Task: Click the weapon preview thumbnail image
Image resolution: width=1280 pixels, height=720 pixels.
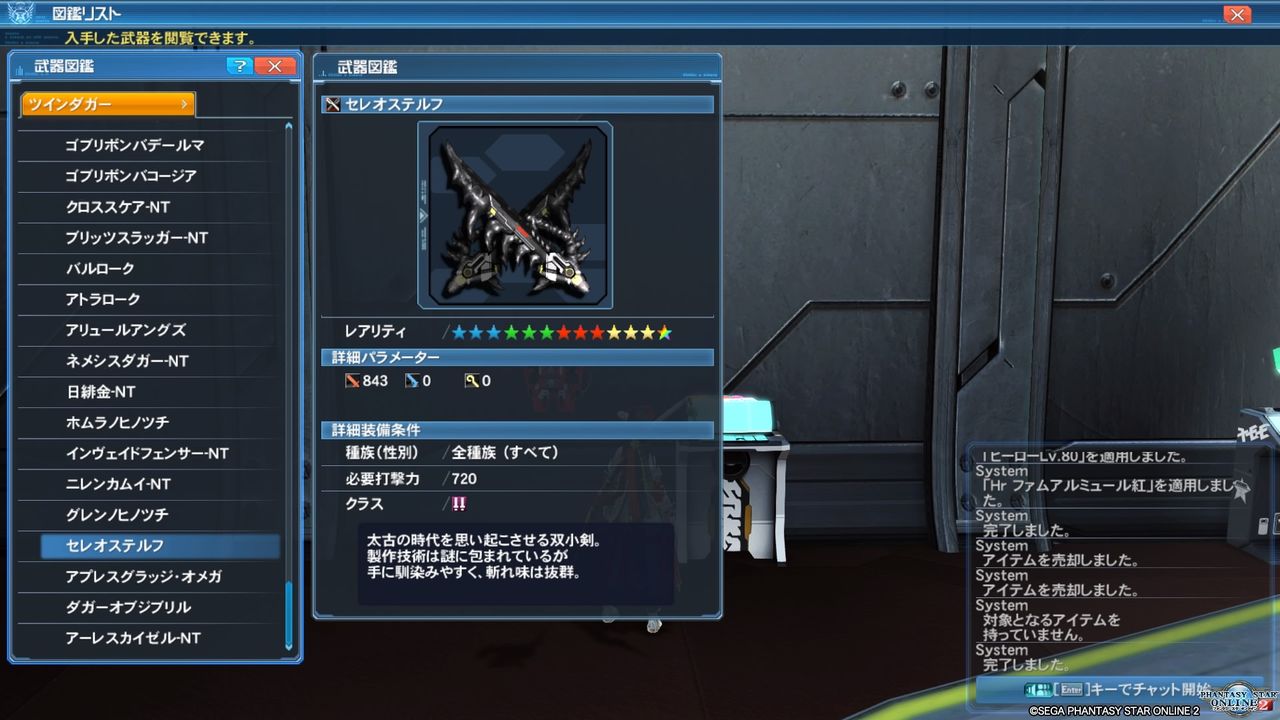Action: pyautogui.click(x=515, y=214)
